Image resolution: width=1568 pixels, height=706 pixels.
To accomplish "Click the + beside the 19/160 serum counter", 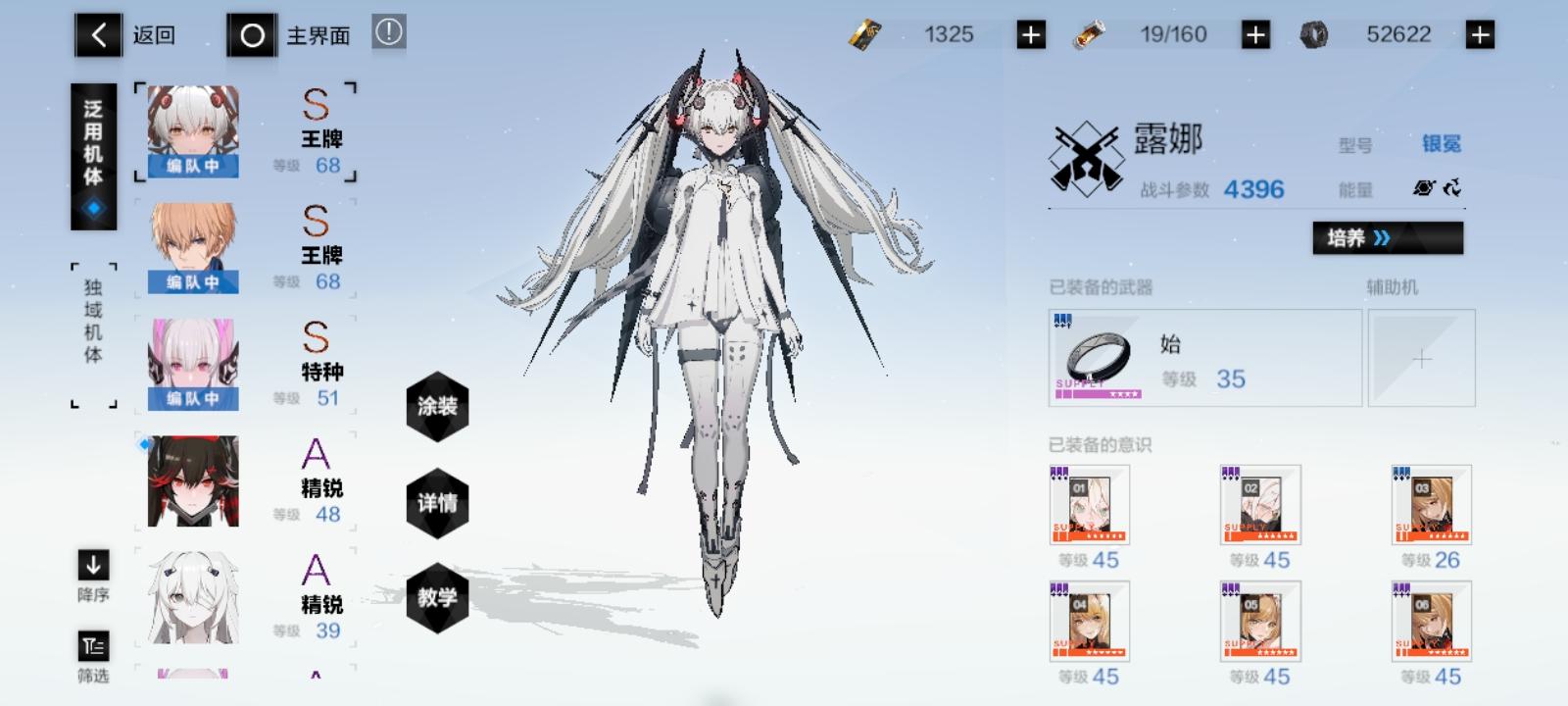I will 1254,33.
